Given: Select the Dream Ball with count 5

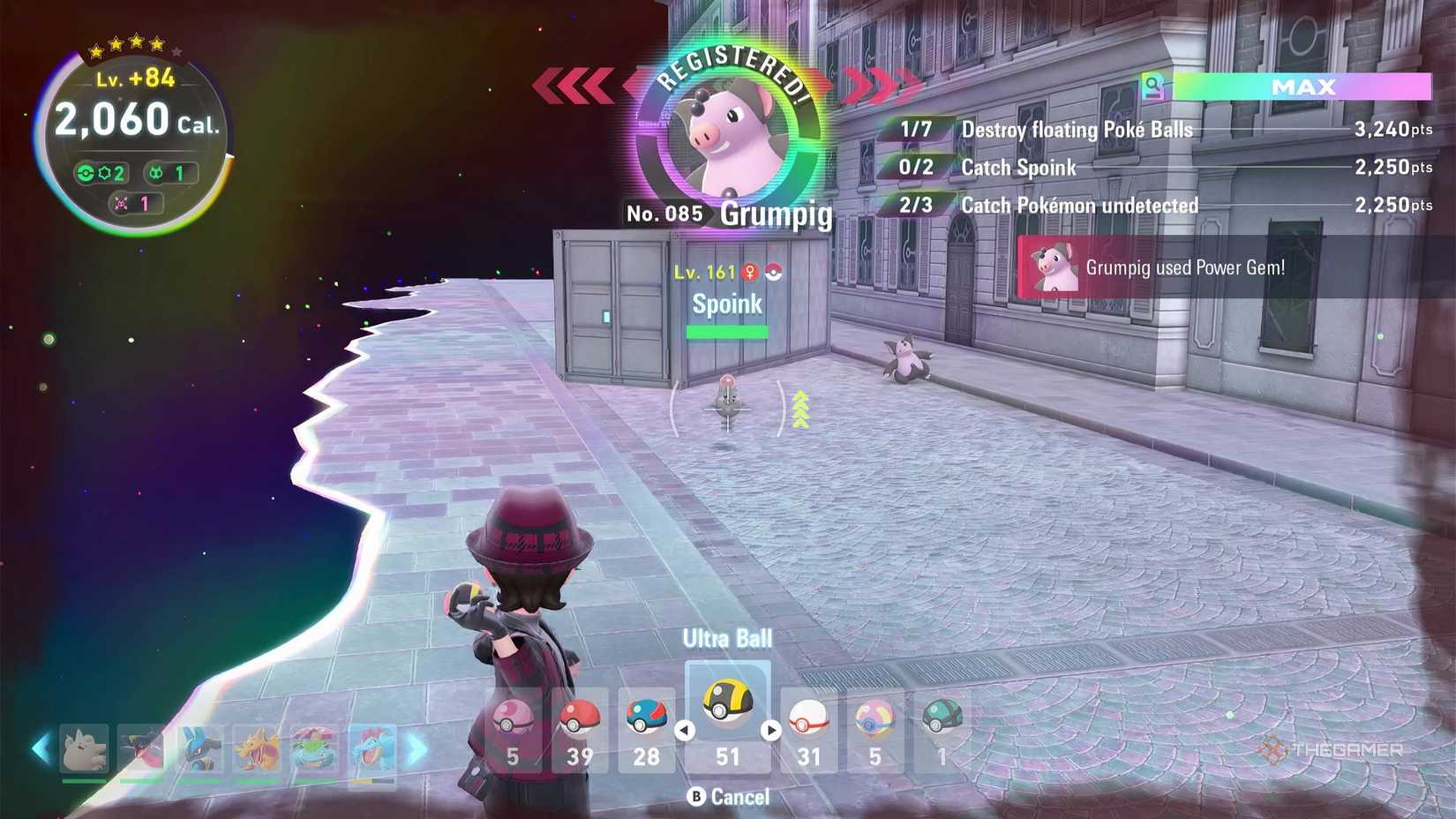Looking at the screenshot, I should (874, 718).
